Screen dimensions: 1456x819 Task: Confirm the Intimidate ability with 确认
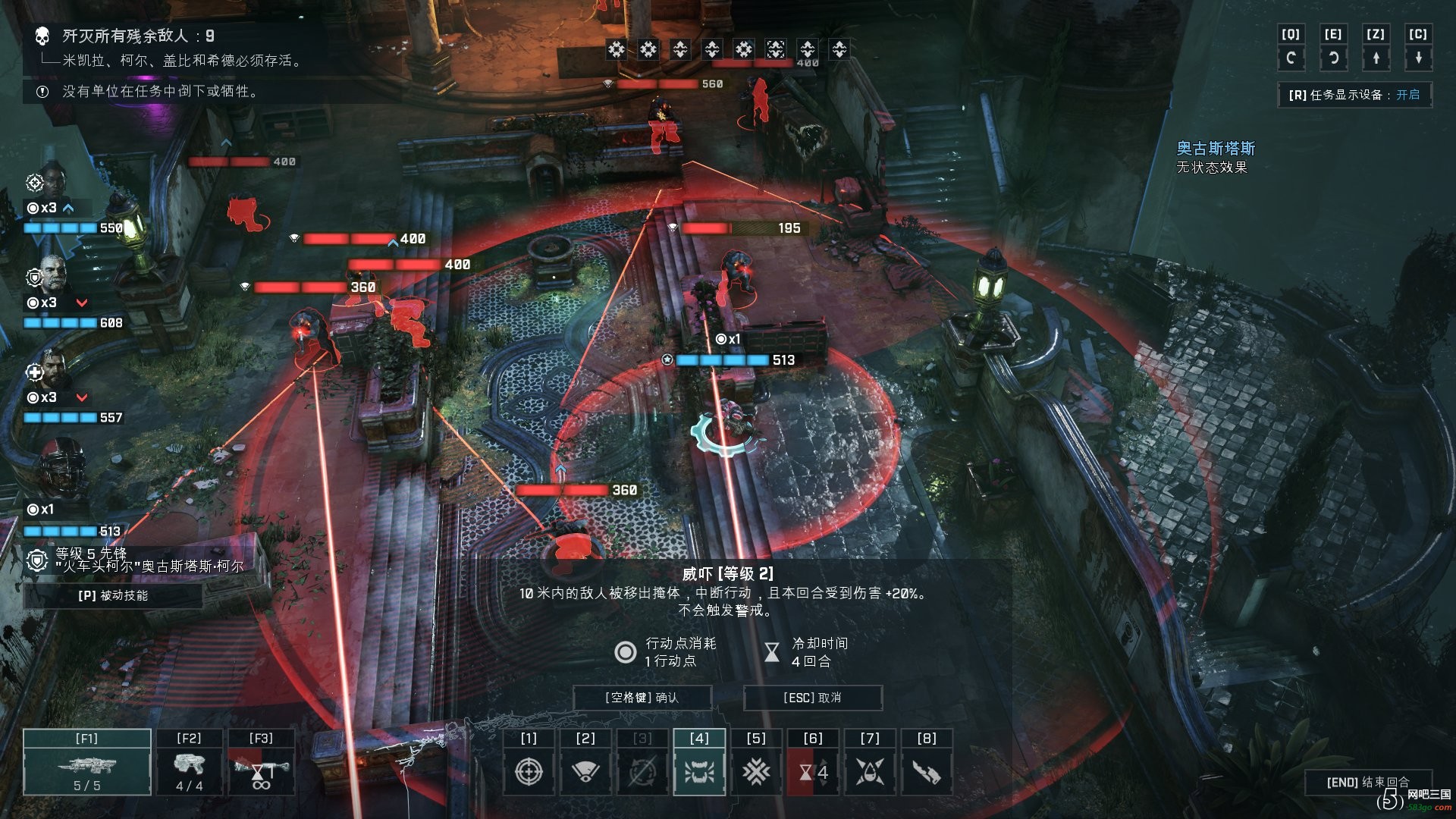click(x=642, y=698)
